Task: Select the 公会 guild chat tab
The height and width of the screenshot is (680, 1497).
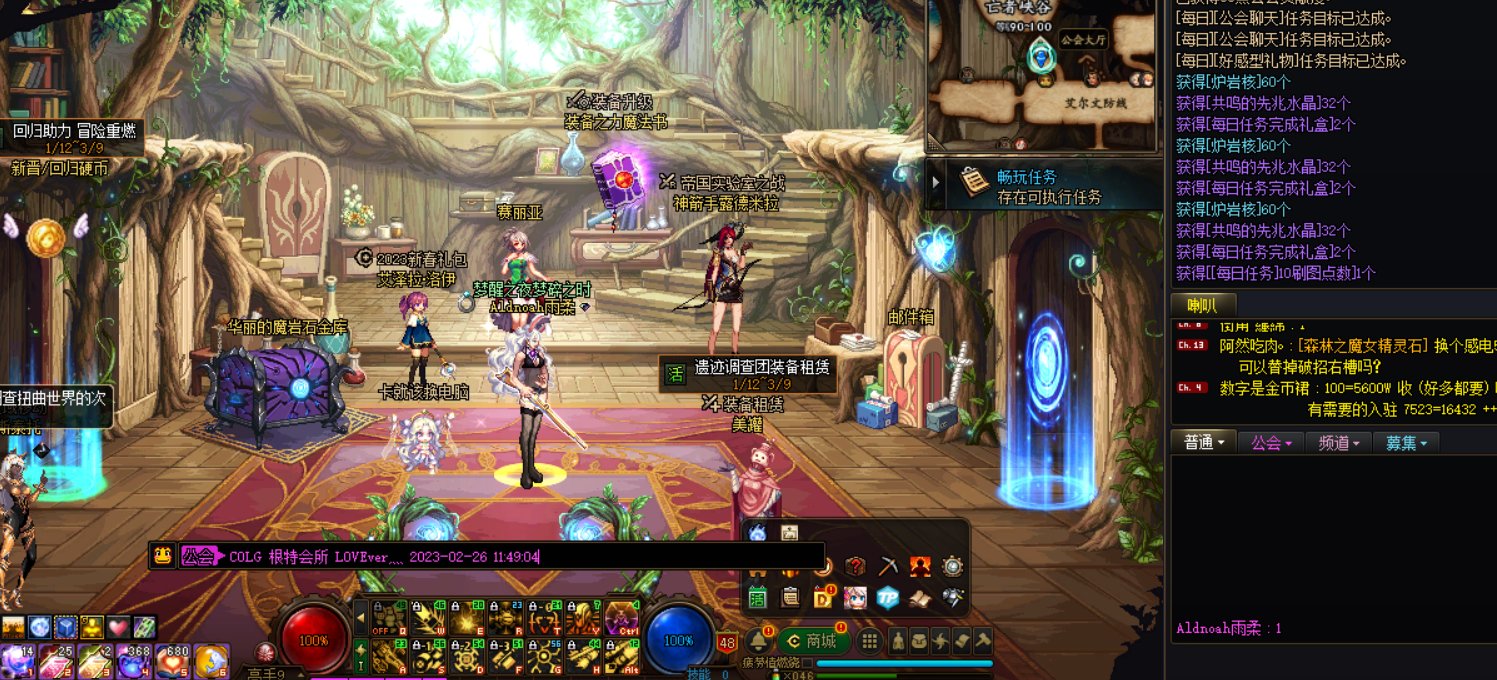Action: [1271, 442]
